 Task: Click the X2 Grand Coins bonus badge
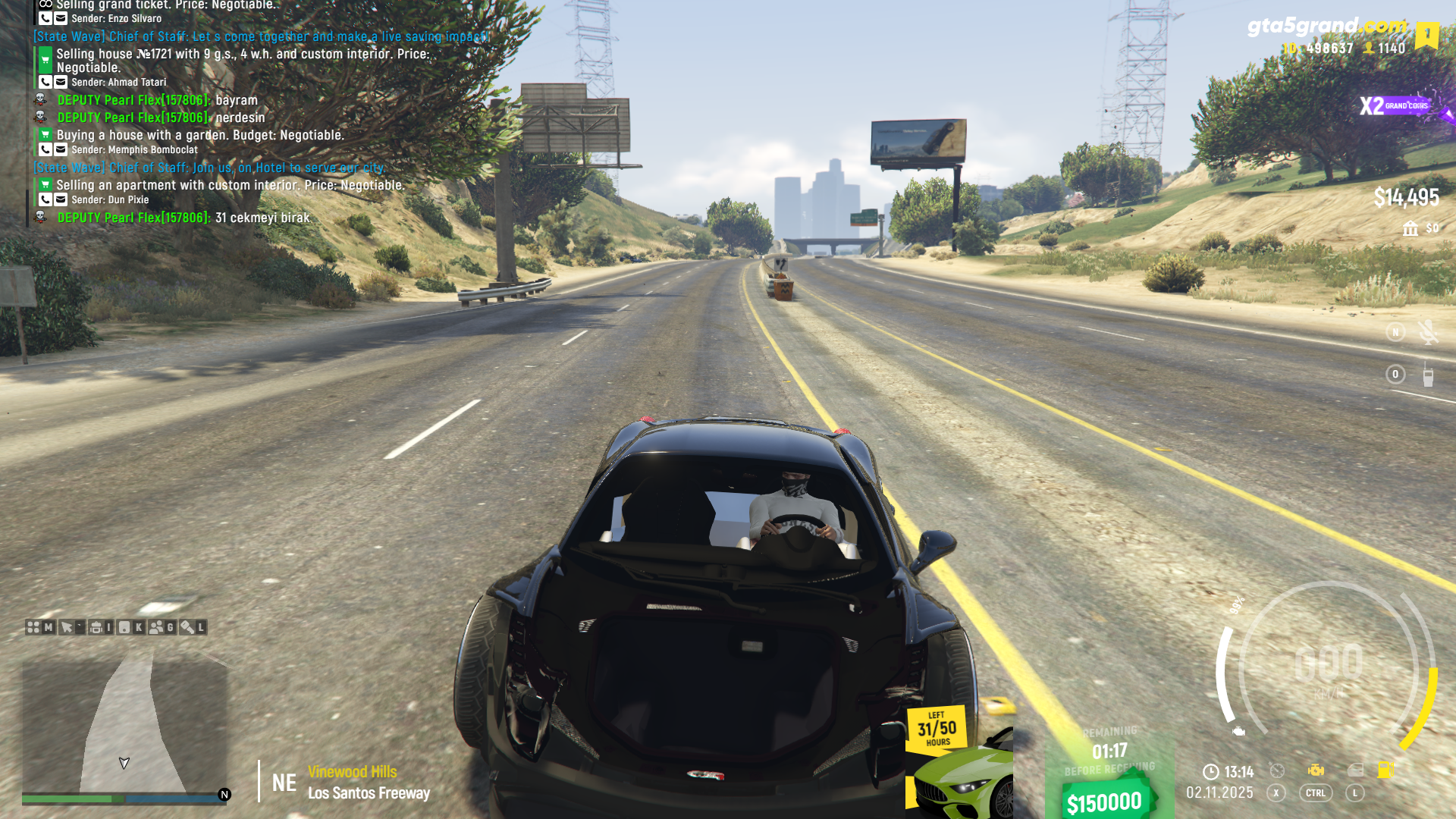coord(1395,106)
